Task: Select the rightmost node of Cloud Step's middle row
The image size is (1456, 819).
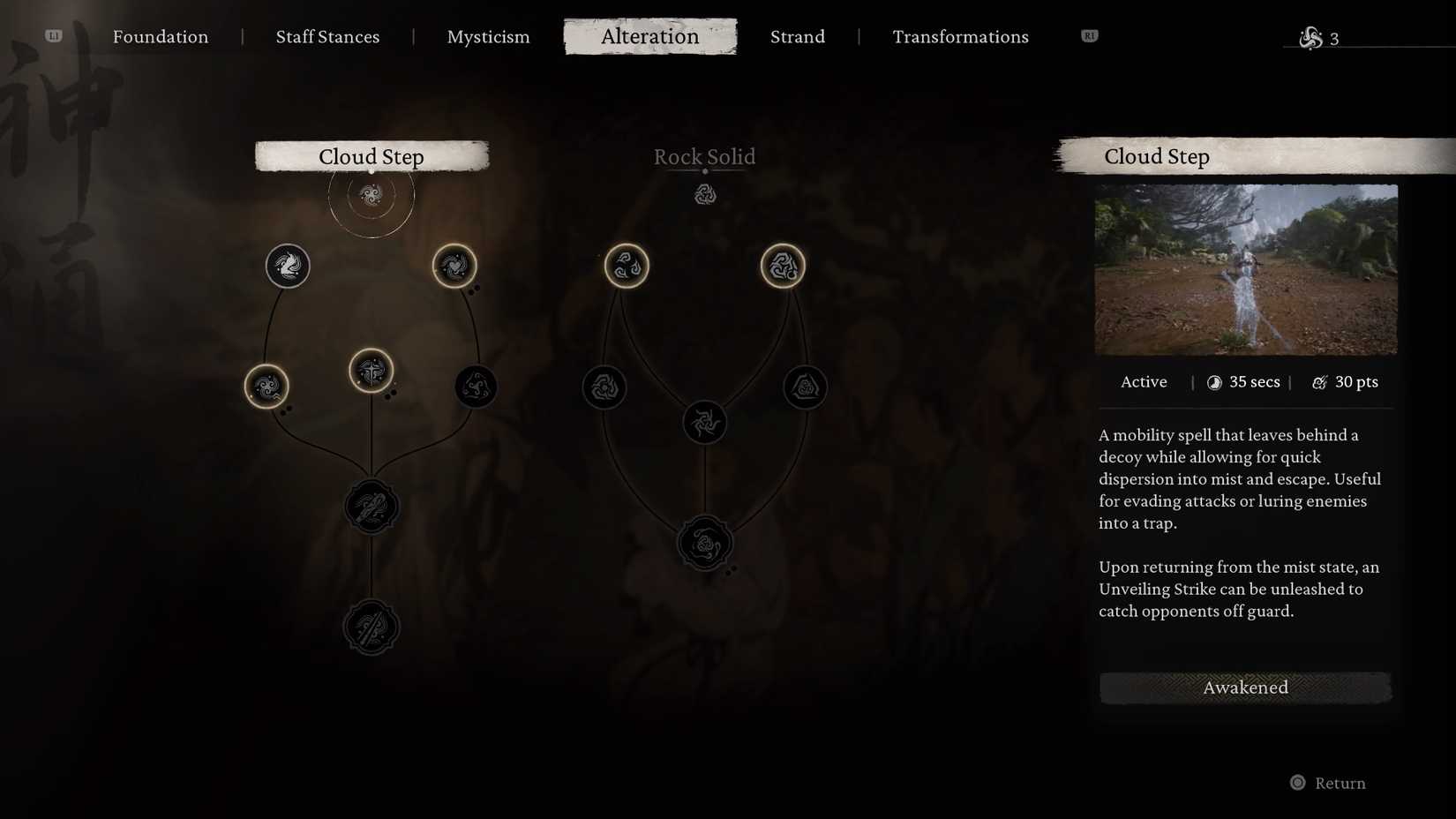Action: pyautogui.click(x=475, y=385)
